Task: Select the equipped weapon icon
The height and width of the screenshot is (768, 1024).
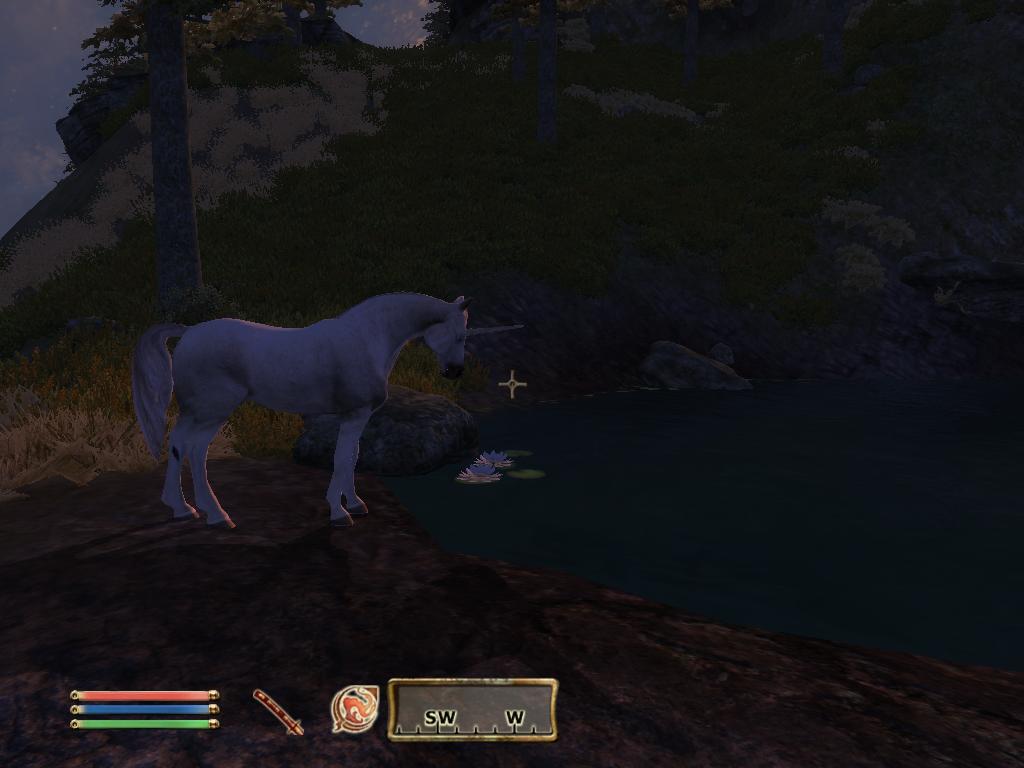Action: point(278,711)
